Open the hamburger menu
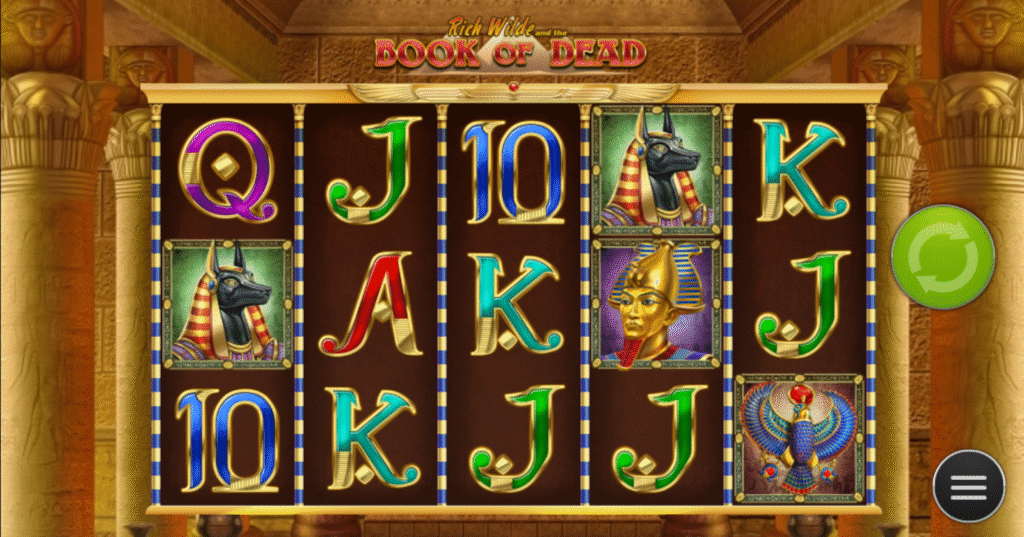The width and height of the screenshot is (1024, 537). coord(968,486)
